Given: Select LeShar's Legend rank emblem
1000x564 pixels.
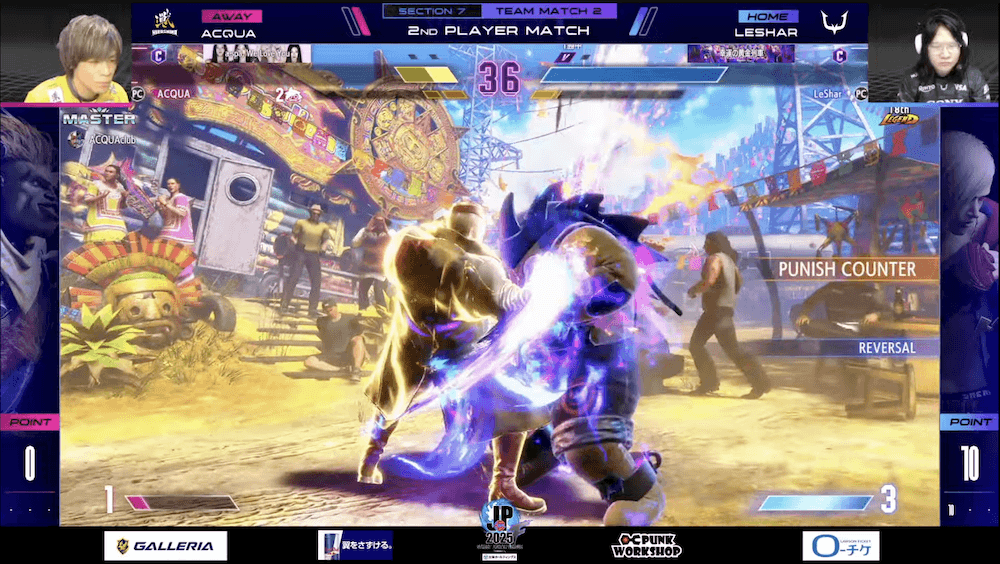Looking at the screenshot, I should [899, 119].
